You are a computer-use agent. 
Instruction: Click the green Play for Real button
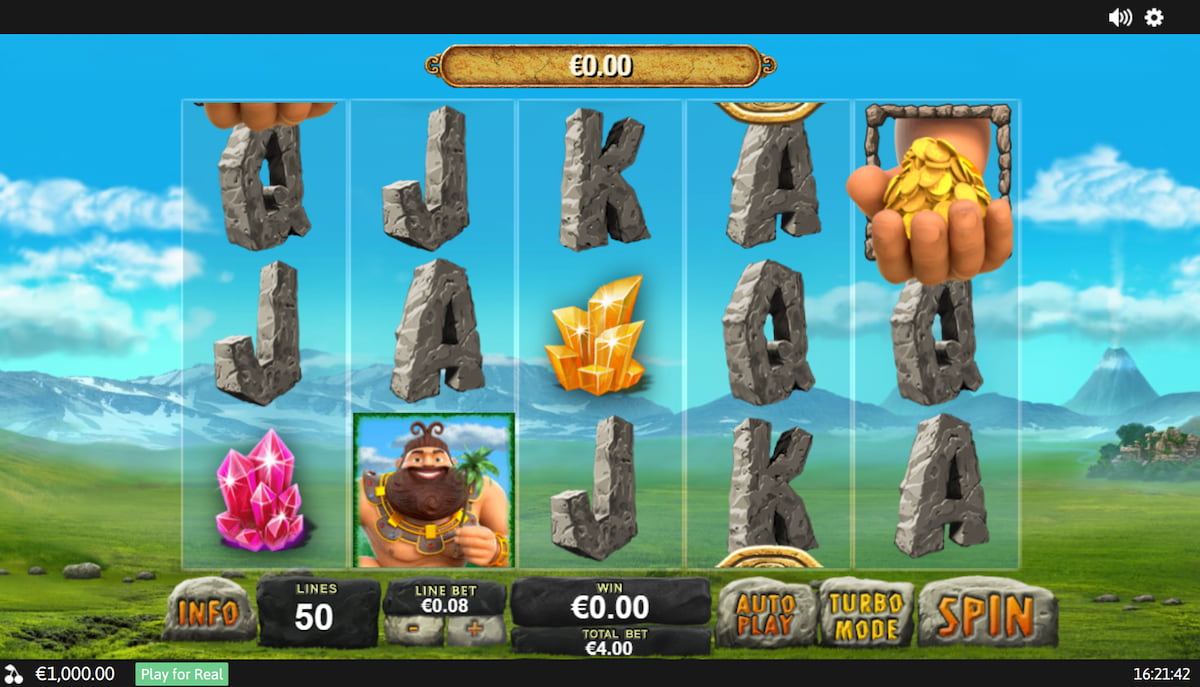pos(182,674)
